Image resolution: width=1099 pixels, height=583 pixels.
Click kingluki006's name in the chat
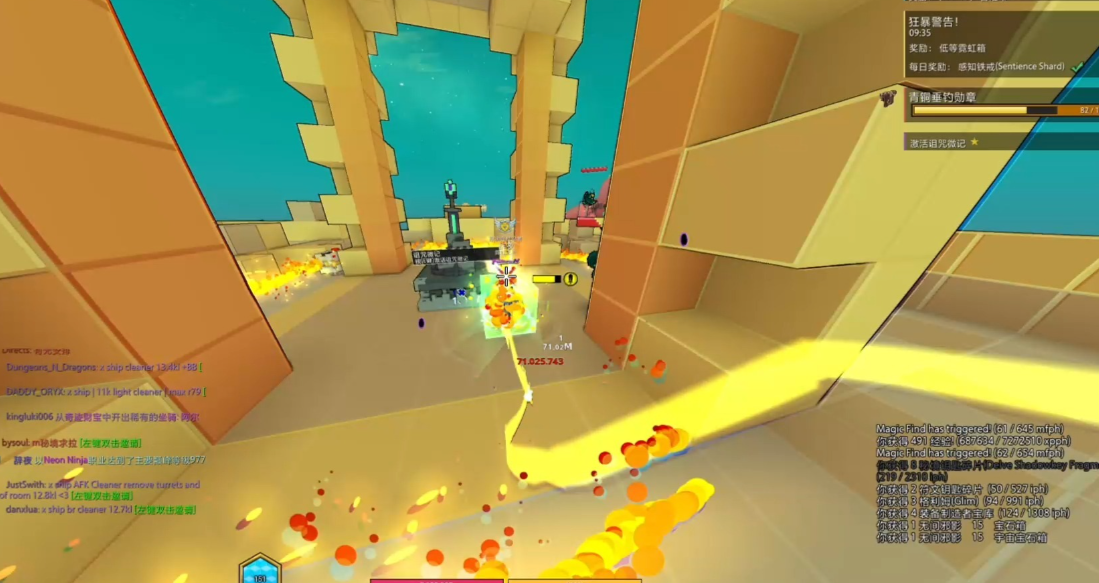29,416
